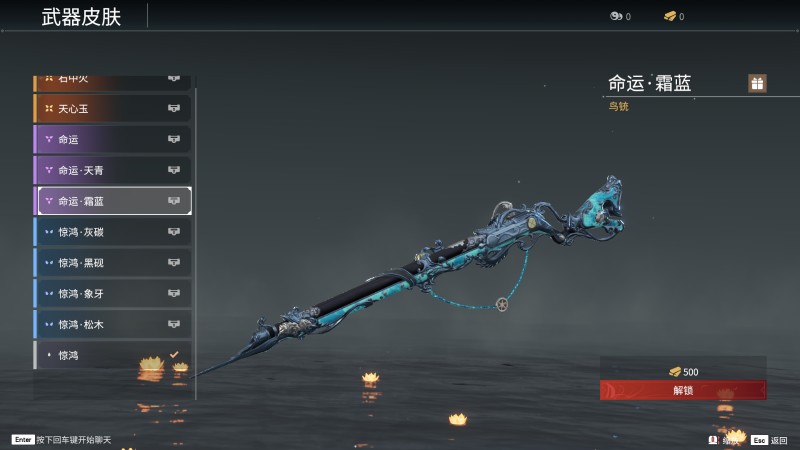The image size is (800, 450).
Task: Pick the highlighted 命运·霜蓝 skin row
Action: (x=113, y=201)
